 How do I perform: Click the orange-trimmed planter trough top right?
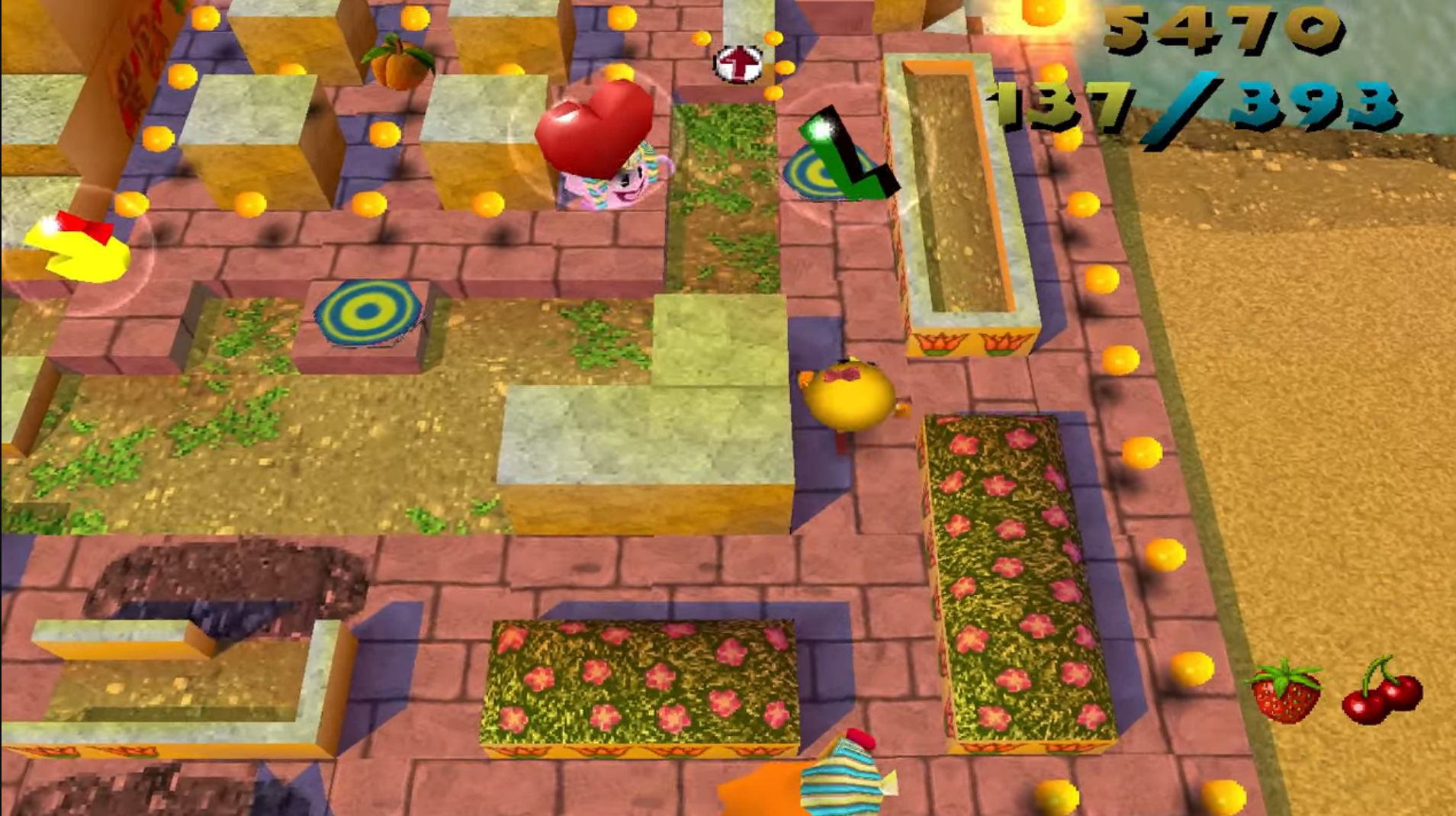[960, 198]
